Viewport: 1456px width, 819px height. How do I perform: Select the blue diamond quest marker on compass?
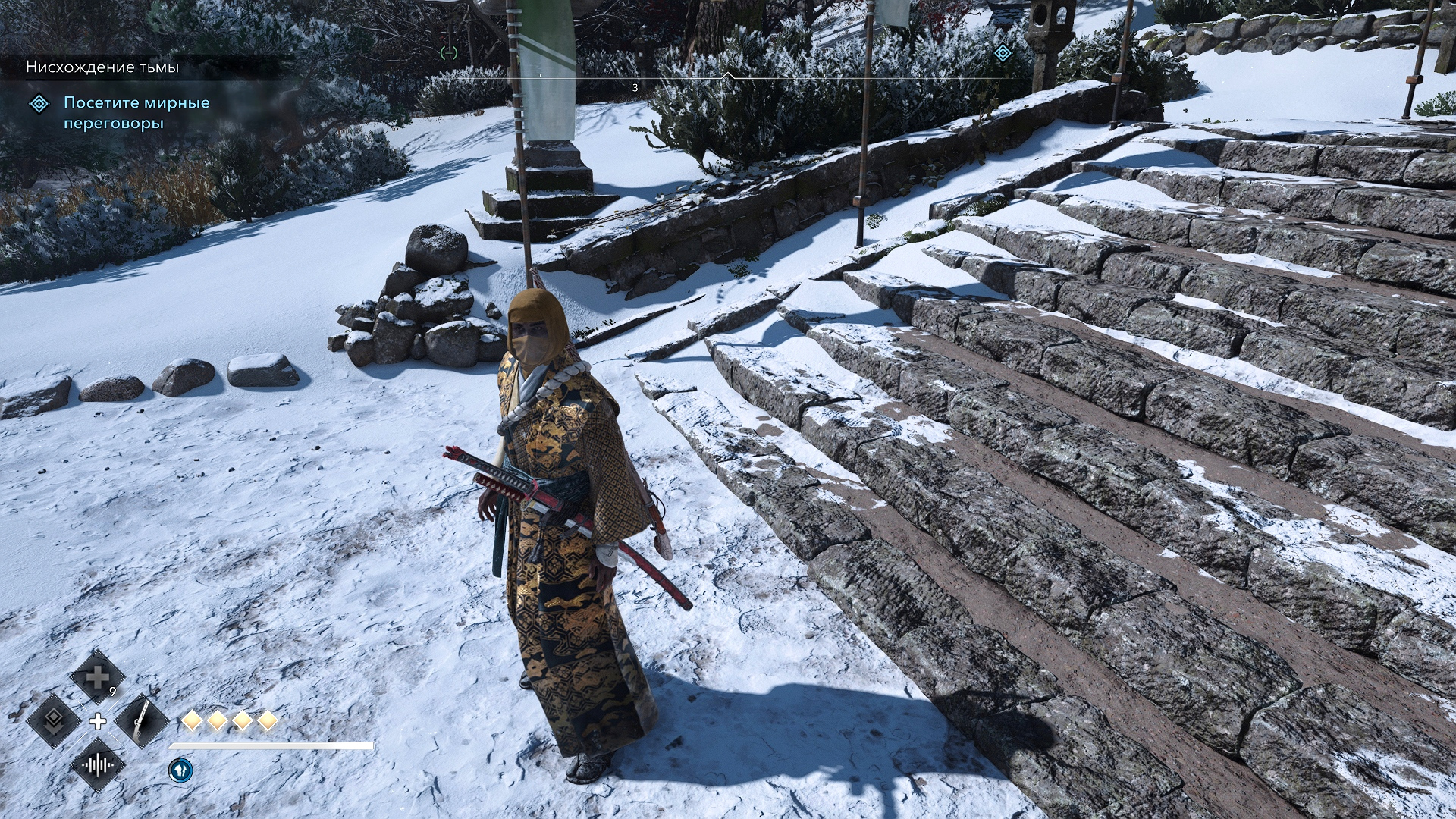click(1003, 52)
